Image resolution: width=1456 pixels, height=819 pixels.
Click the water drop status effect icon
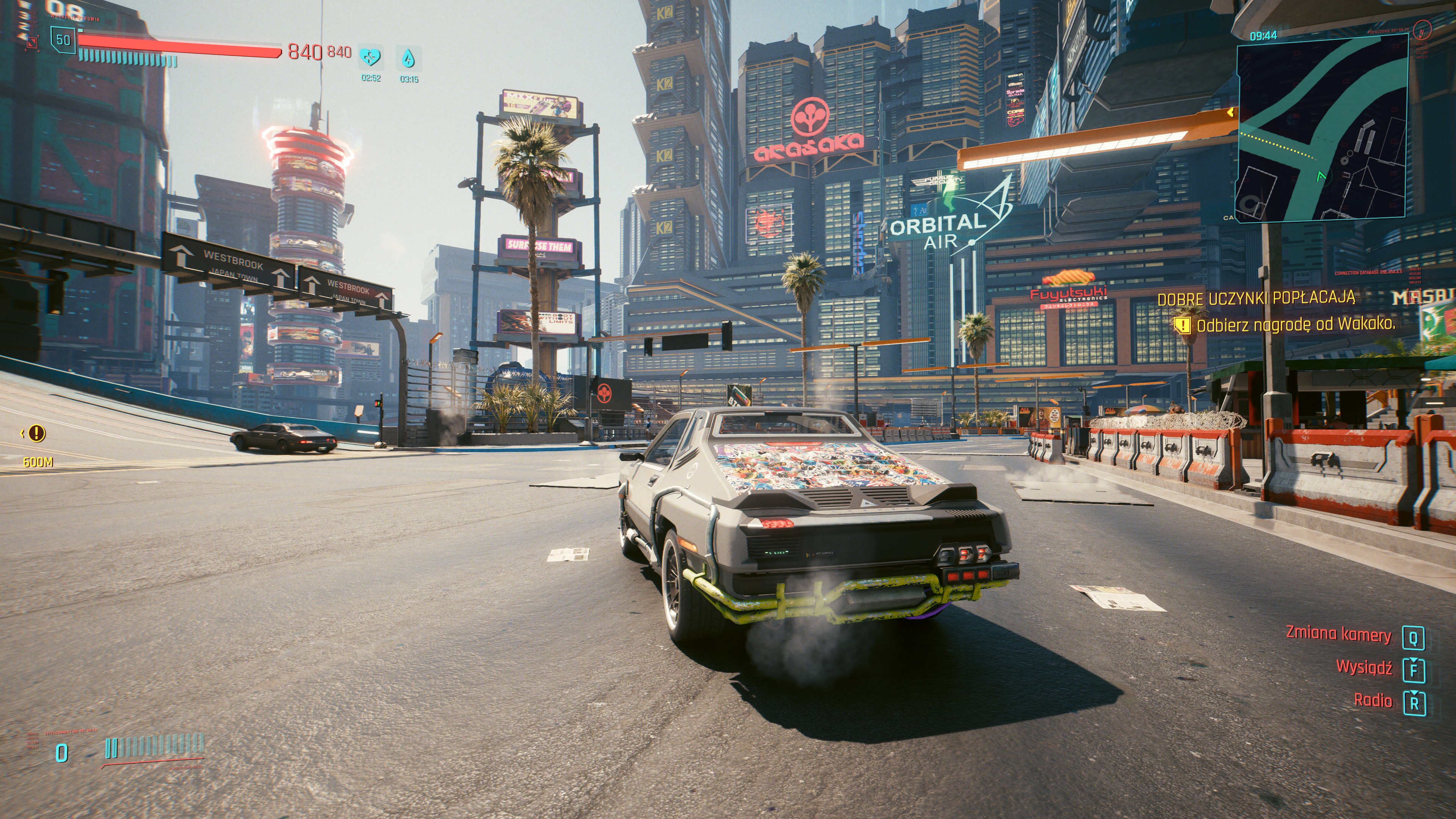[408, 58]
